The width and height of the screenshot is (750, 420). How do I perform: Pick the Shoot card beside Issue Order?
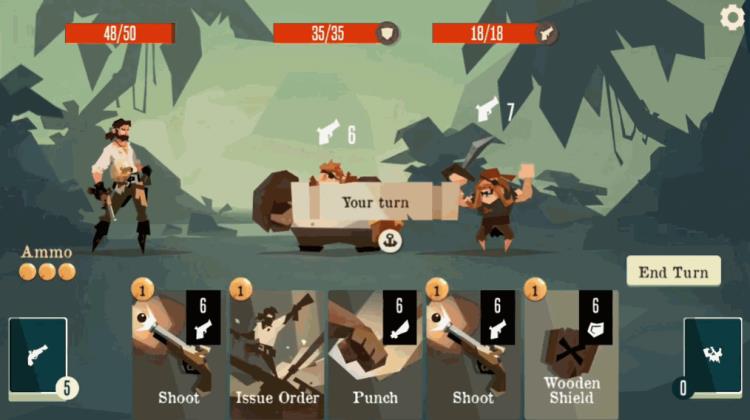[177, 350]
